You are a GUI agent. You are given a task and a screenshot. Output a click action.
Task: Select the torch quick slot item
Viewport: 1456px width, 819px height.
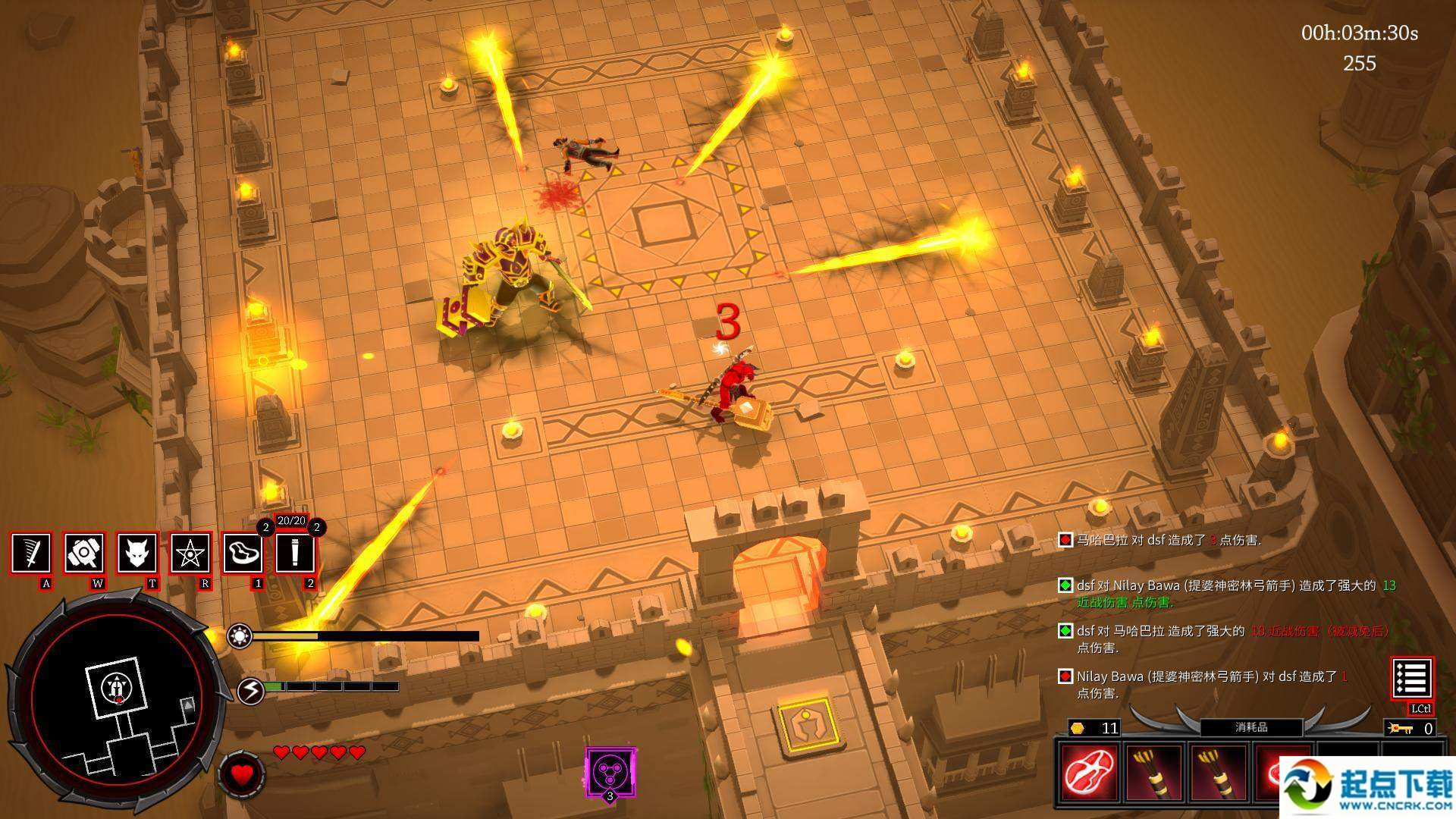pos(295,553)
